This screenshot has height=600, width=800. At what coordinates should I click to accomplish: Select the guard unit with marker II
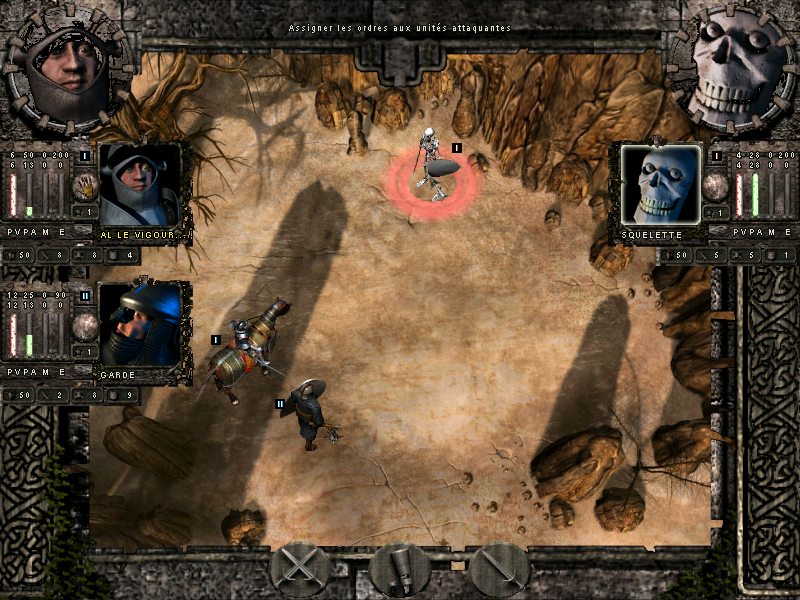[x=308, y=412]
